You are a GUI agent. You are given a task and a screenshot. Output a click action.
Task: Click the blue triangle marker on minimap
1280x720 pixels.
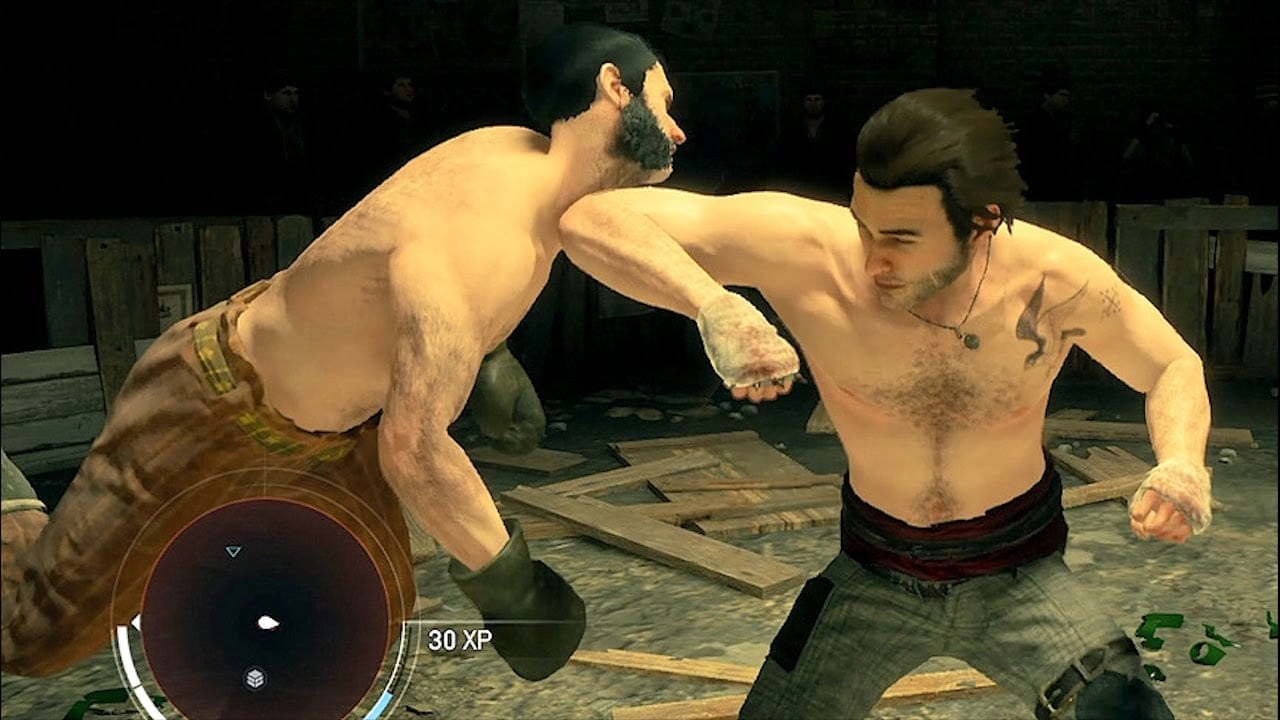coord(233,551)
